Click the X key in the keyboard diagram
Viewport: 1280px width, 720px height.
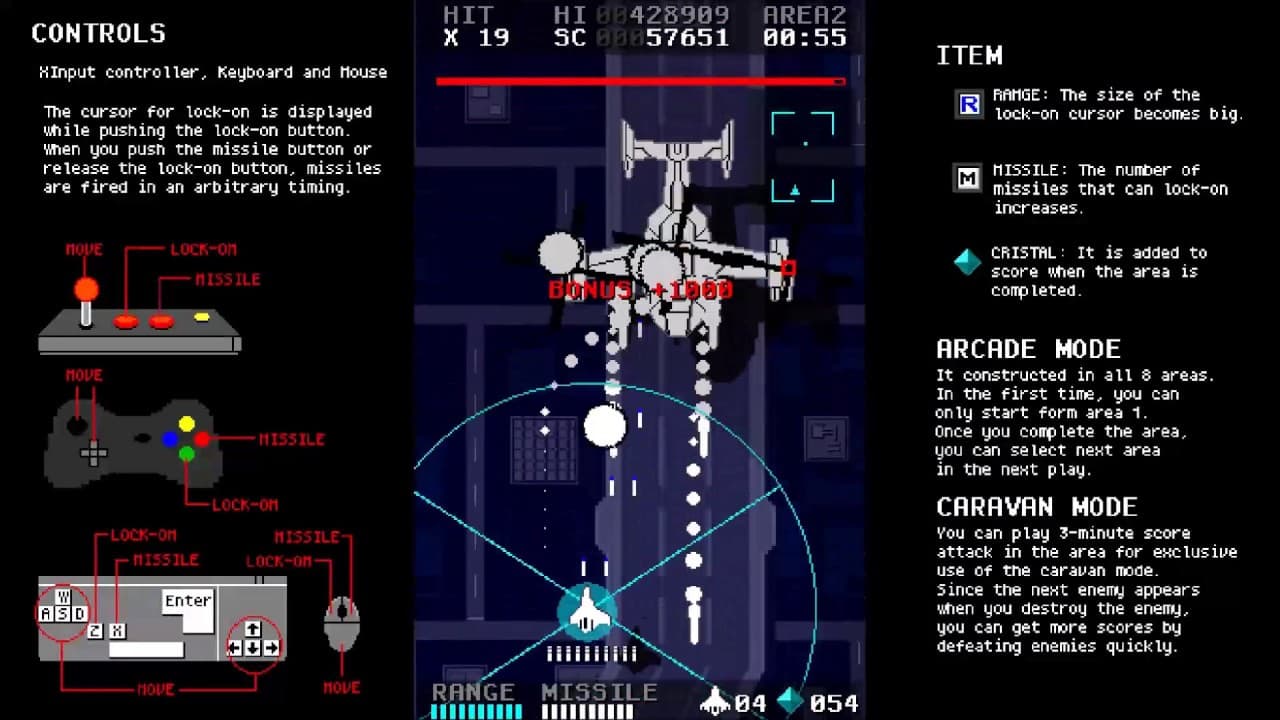117,630
